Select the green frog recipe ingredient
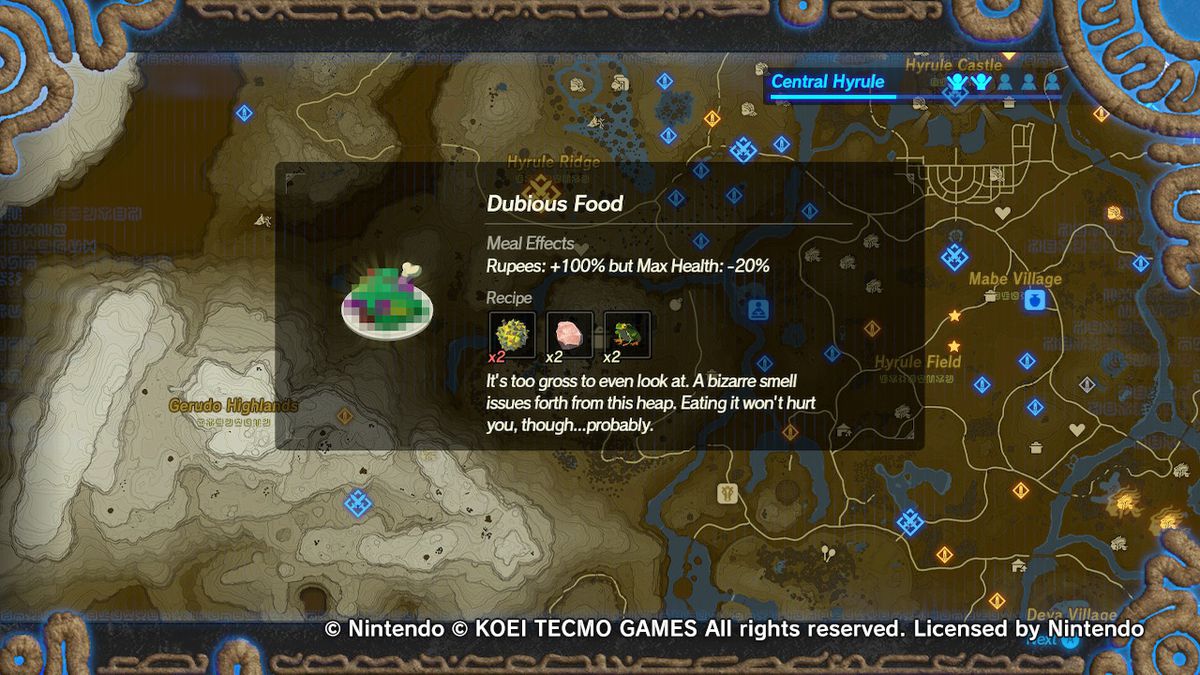The width and height of the screenshot is (1200, 675). pos(627,332)
